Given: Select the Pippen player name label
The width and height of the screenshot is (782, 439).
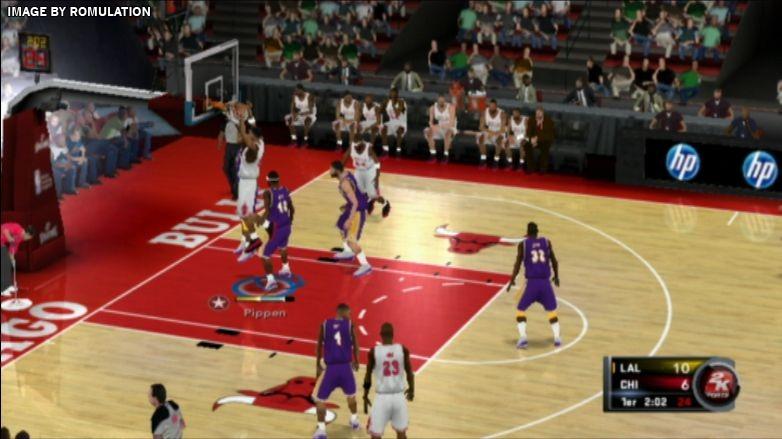Looking at the screenshot, I should [x=264, y=313].
